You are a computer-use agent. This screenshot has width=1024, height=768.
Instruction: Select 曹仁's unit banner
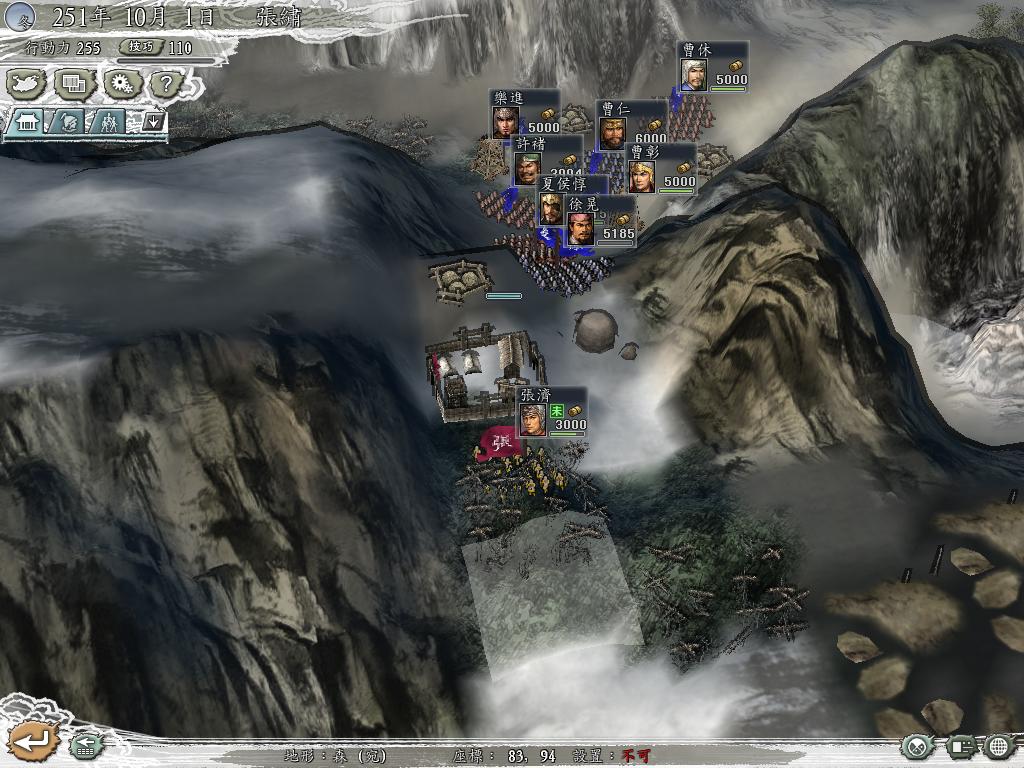pyautogui.click(x=632, y=125)
